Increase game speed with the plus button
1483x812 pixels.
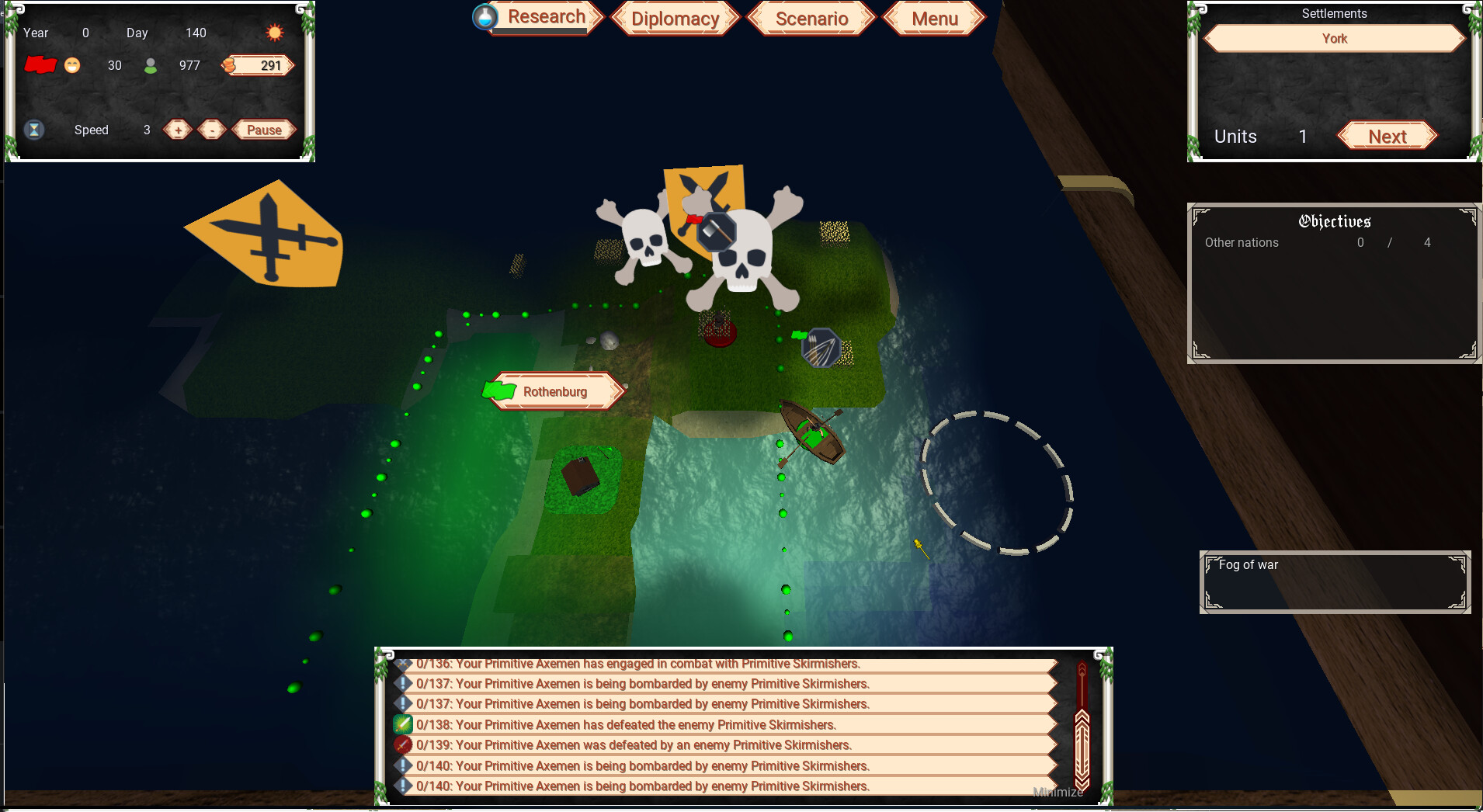(x=177, y=130)
